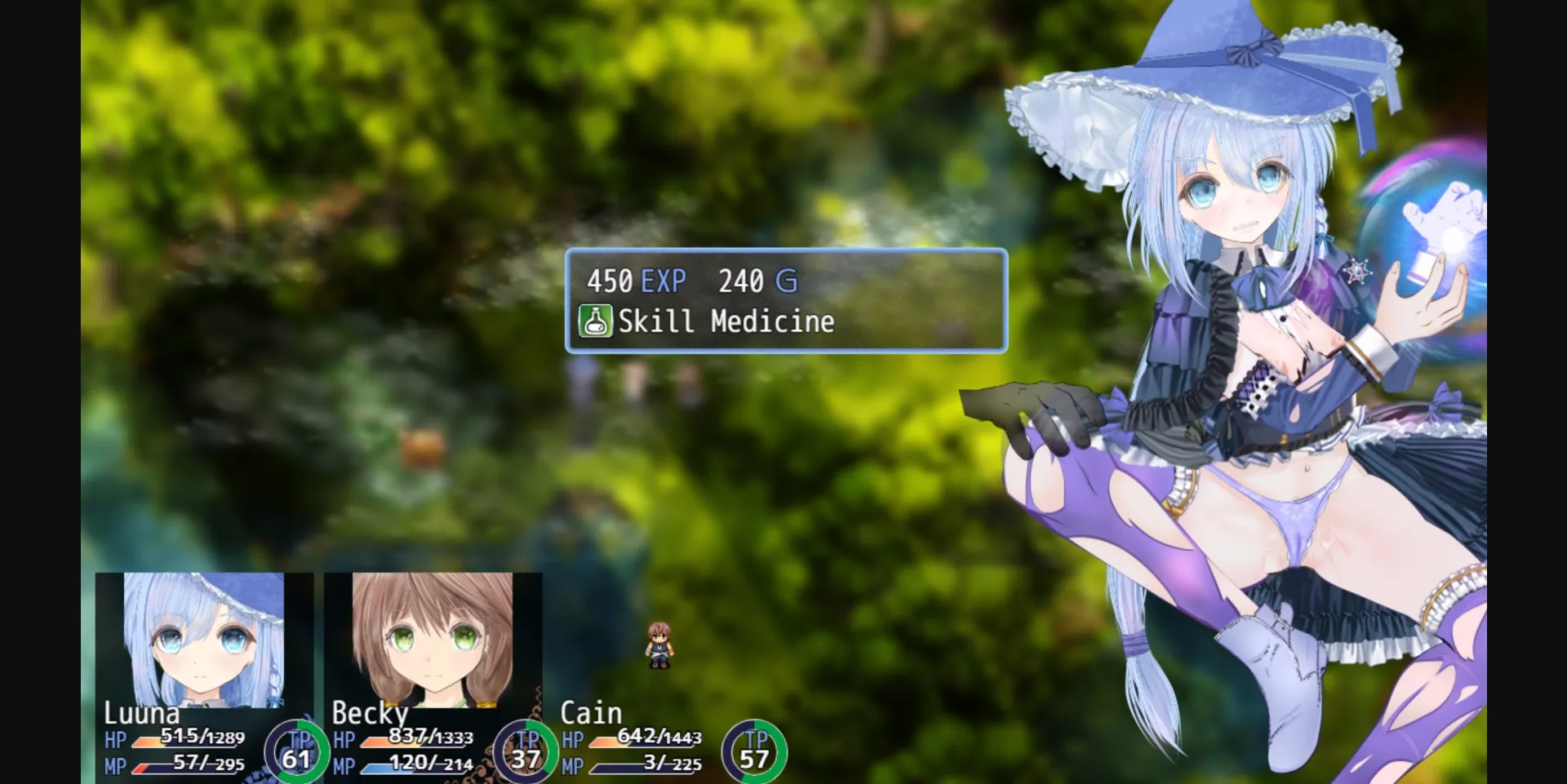Click the green Skill Medicine flask icon
Image resolution: width=1567 pixels, height=784 pixels.
[x=597, y=321]
